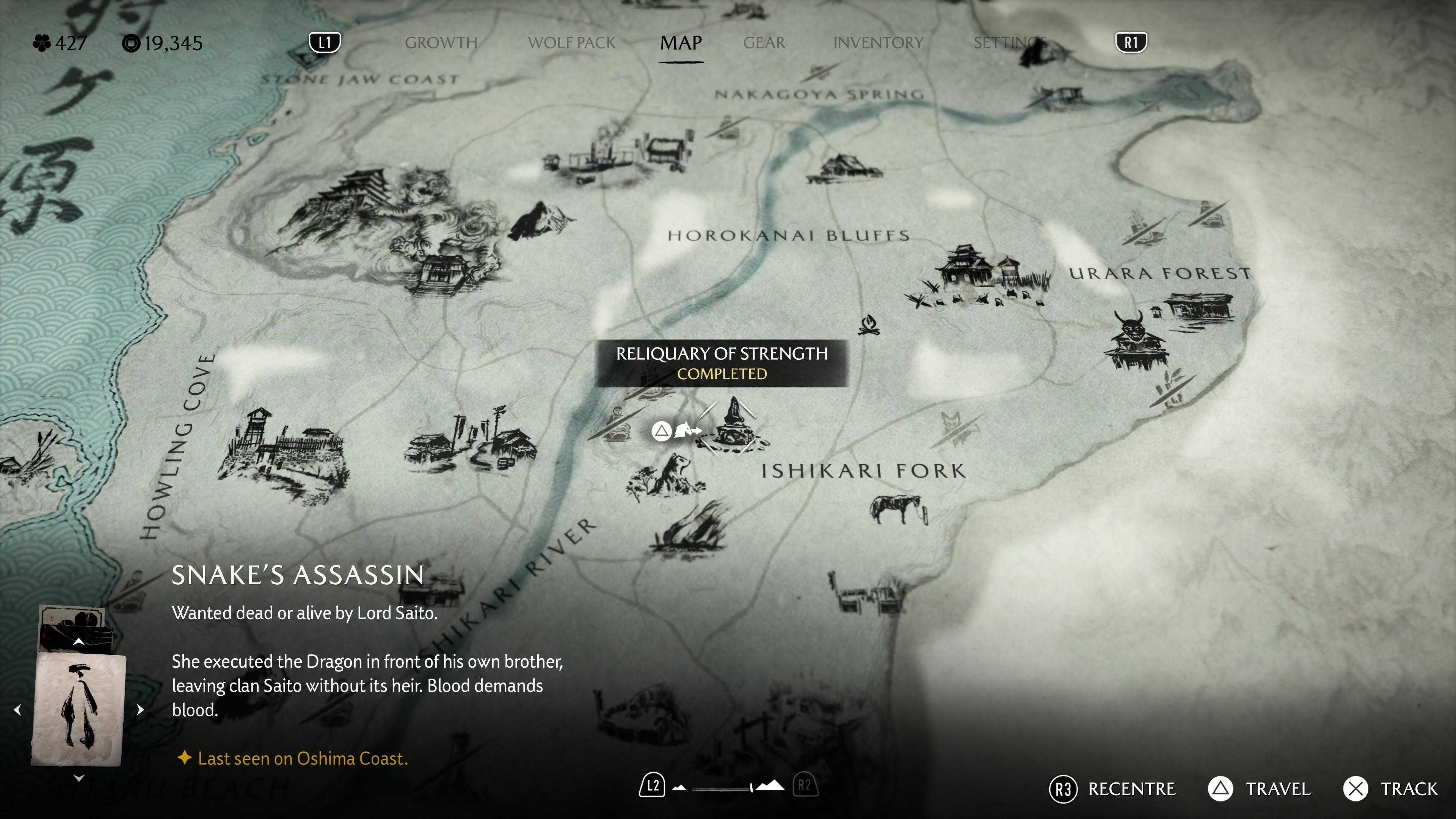Show the previous card with left arrow
1456x819 pixels.
click(x=18, y=709)
